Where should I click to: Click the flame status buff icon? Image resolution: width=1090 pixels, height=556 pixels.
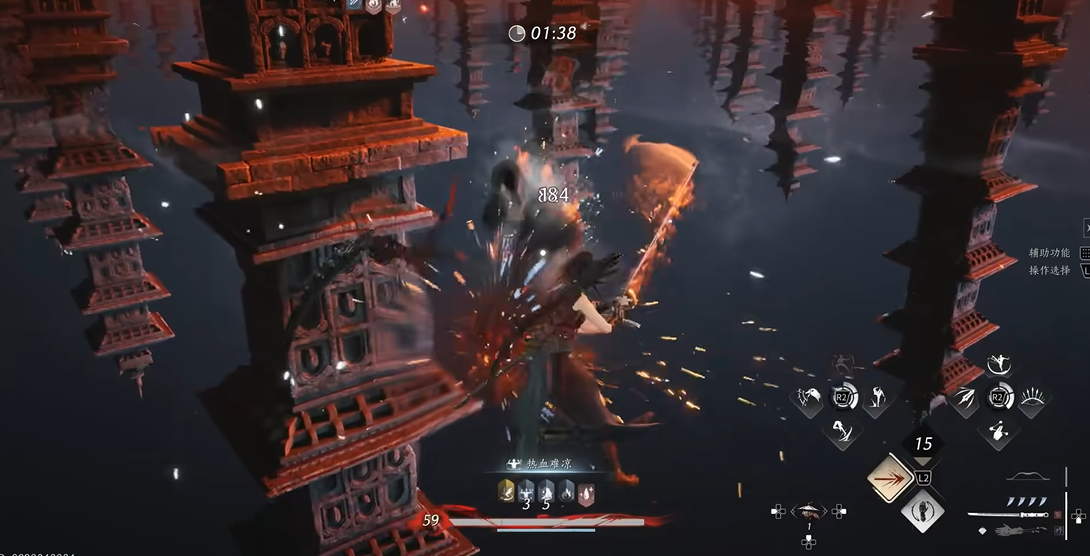tap(567, 490)
